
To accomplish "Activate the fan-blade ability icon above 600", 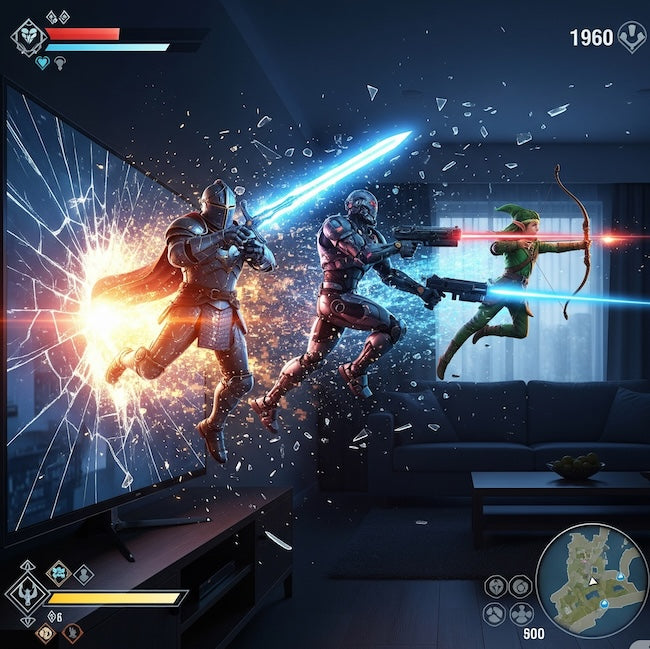I will [x=521, y=613].
